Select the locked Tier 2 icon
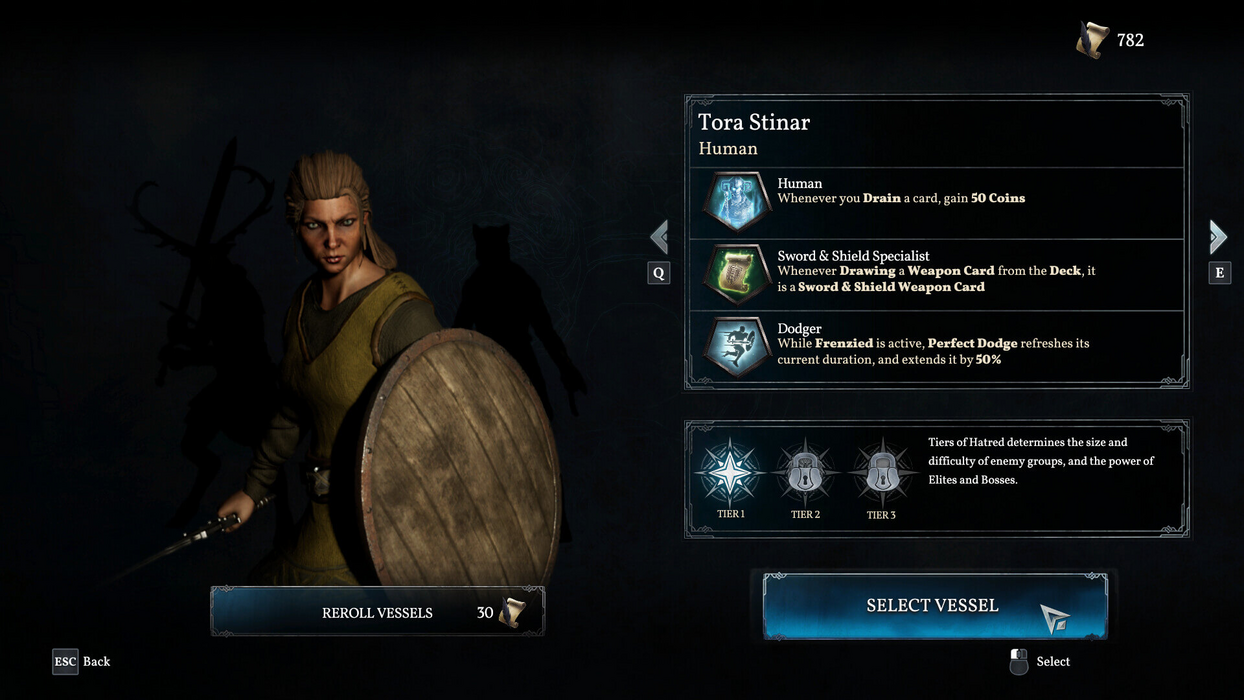Viewport: 1244px width, 700px height. coord(805,471)
